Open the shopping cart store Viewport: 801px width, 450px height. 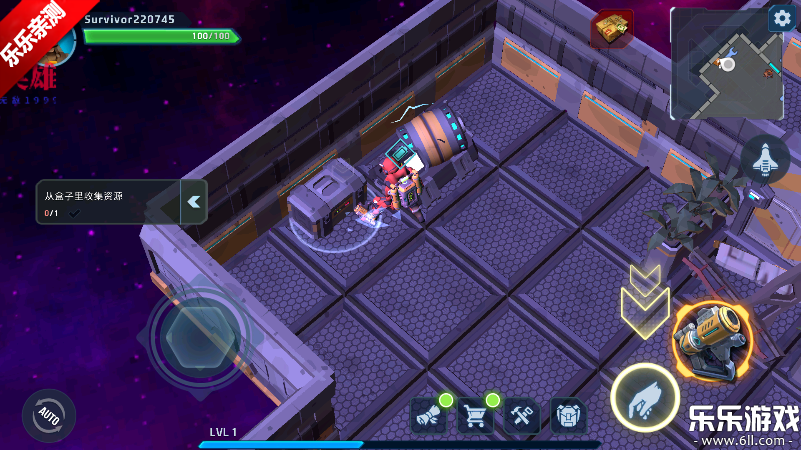[x=476, y=415]
